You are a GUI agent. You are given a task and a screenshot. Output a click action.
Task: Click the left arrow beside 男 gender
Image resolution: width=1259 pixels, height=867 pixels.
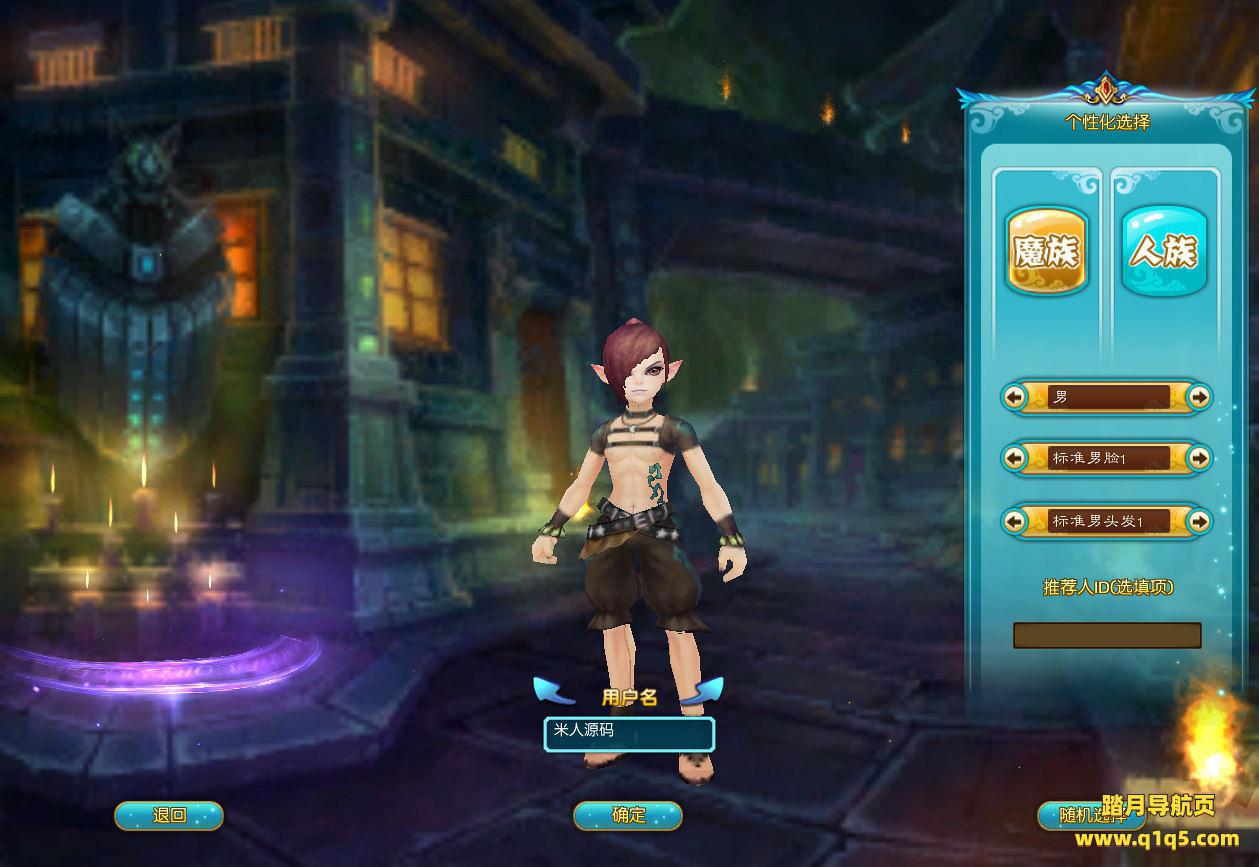tap(1015, 398)
